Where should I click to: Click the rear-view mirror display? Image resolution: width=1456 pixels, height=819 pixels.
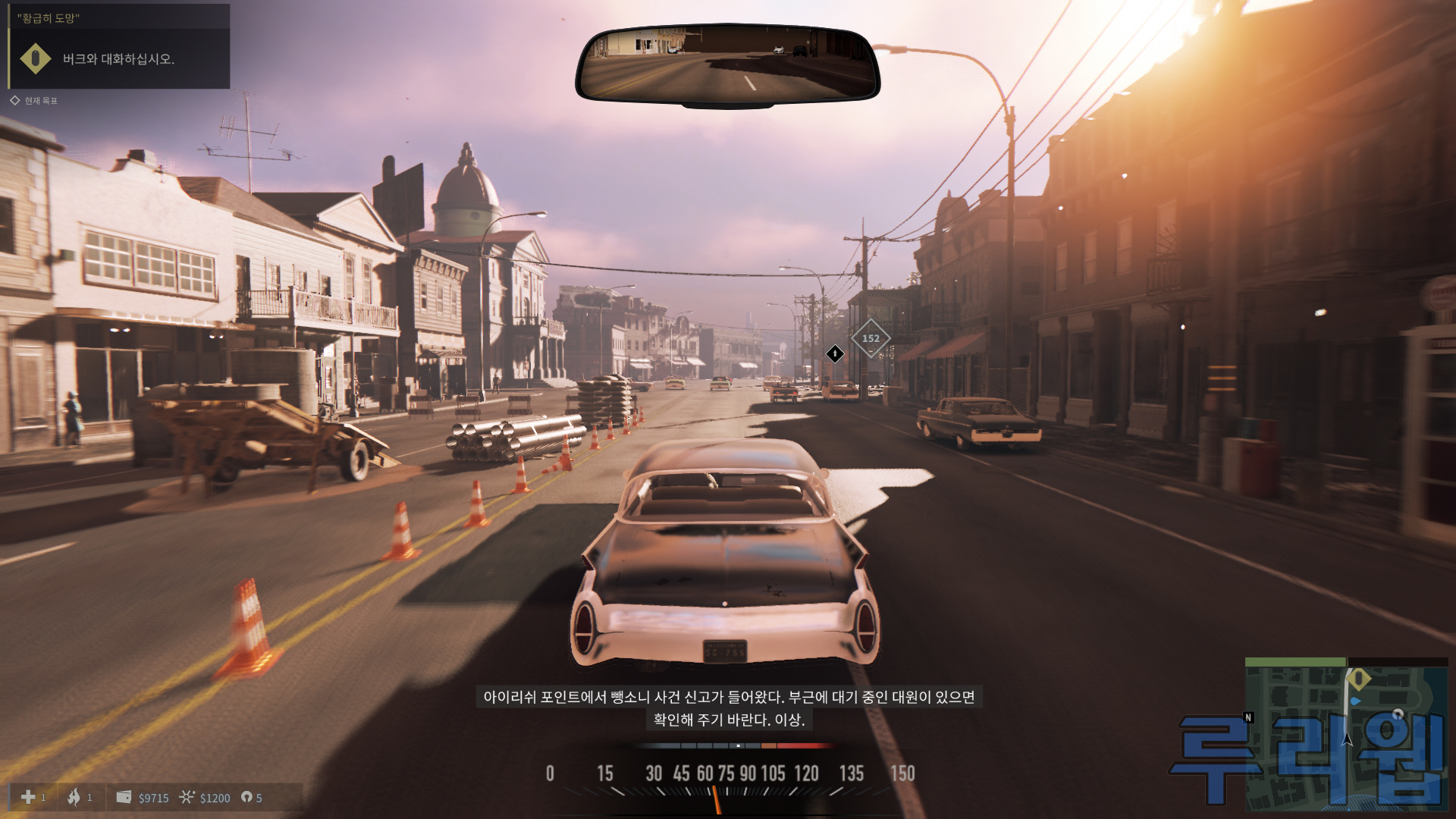pyautogui.click(x=727, y=64)
